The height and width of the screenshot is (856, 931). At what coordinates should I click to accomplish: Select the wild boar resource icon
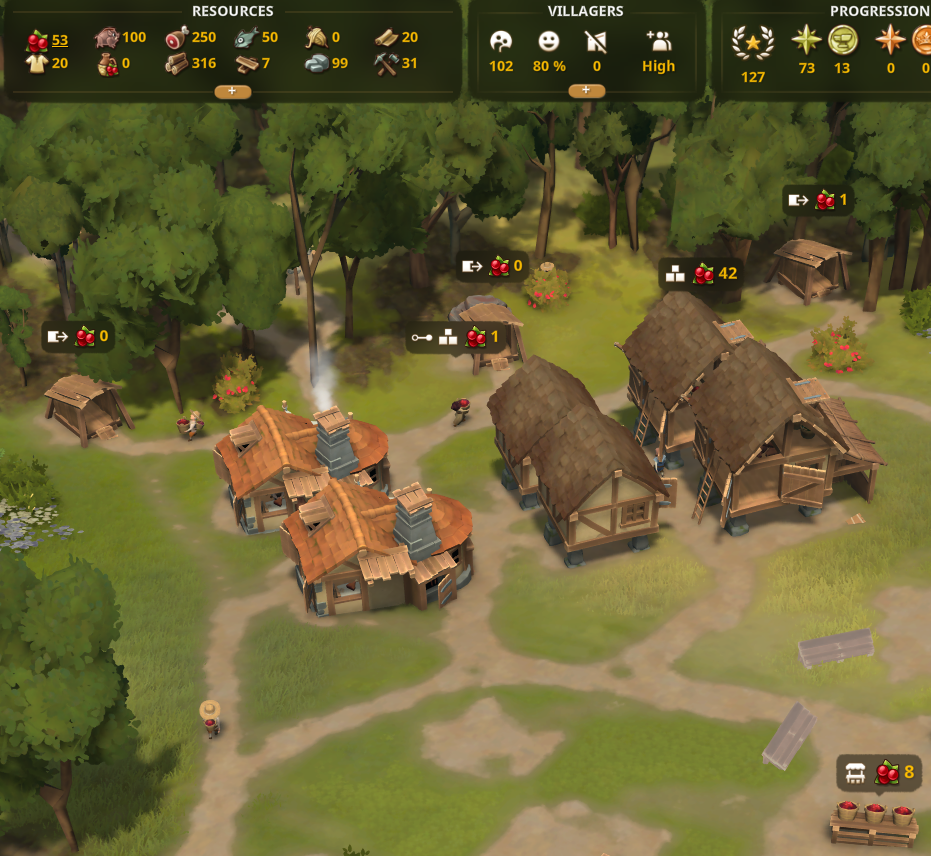106,39
